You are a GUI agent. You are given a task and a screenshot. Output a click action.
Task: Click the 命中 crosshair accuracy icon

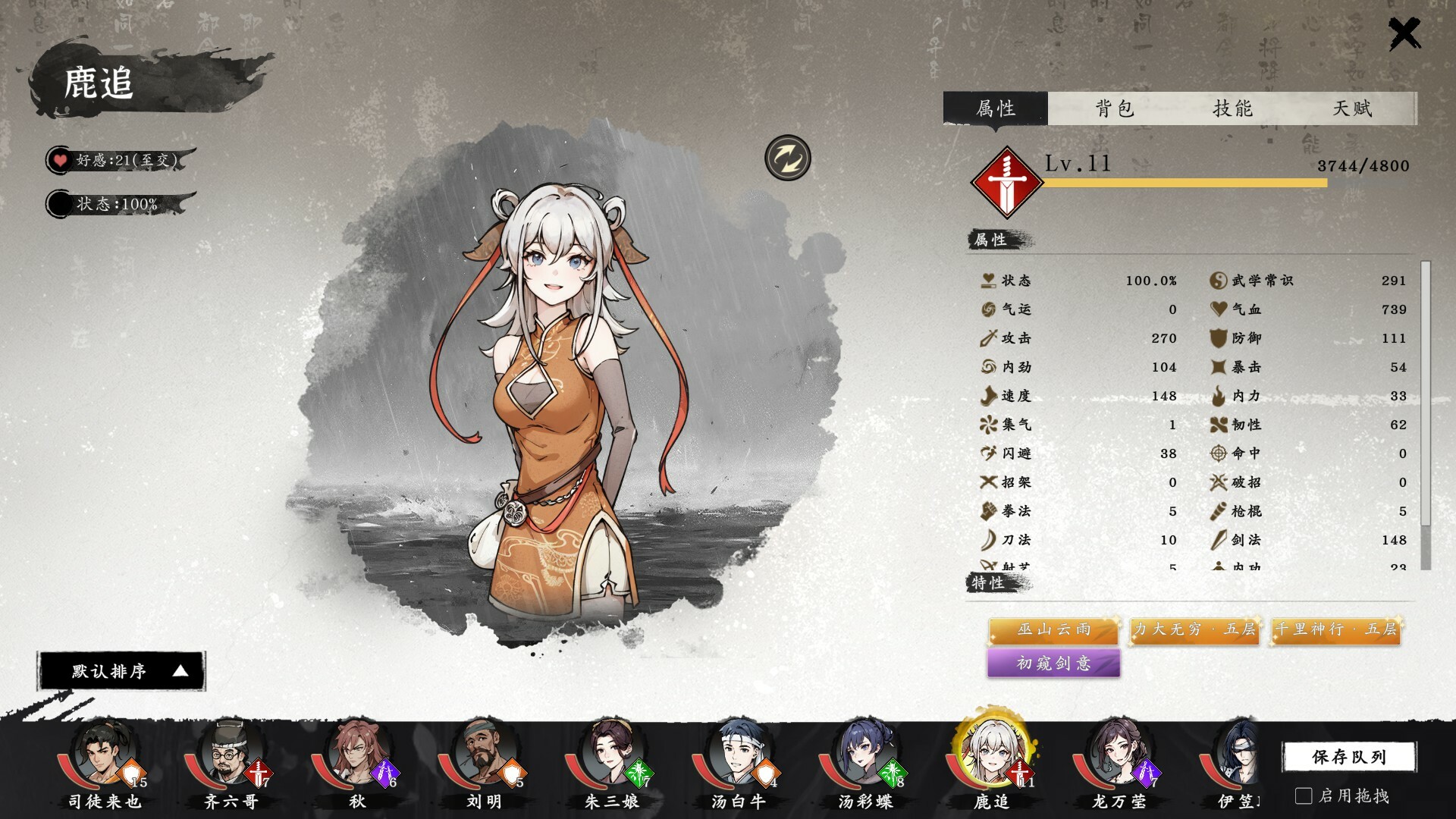coord(1219,453)
